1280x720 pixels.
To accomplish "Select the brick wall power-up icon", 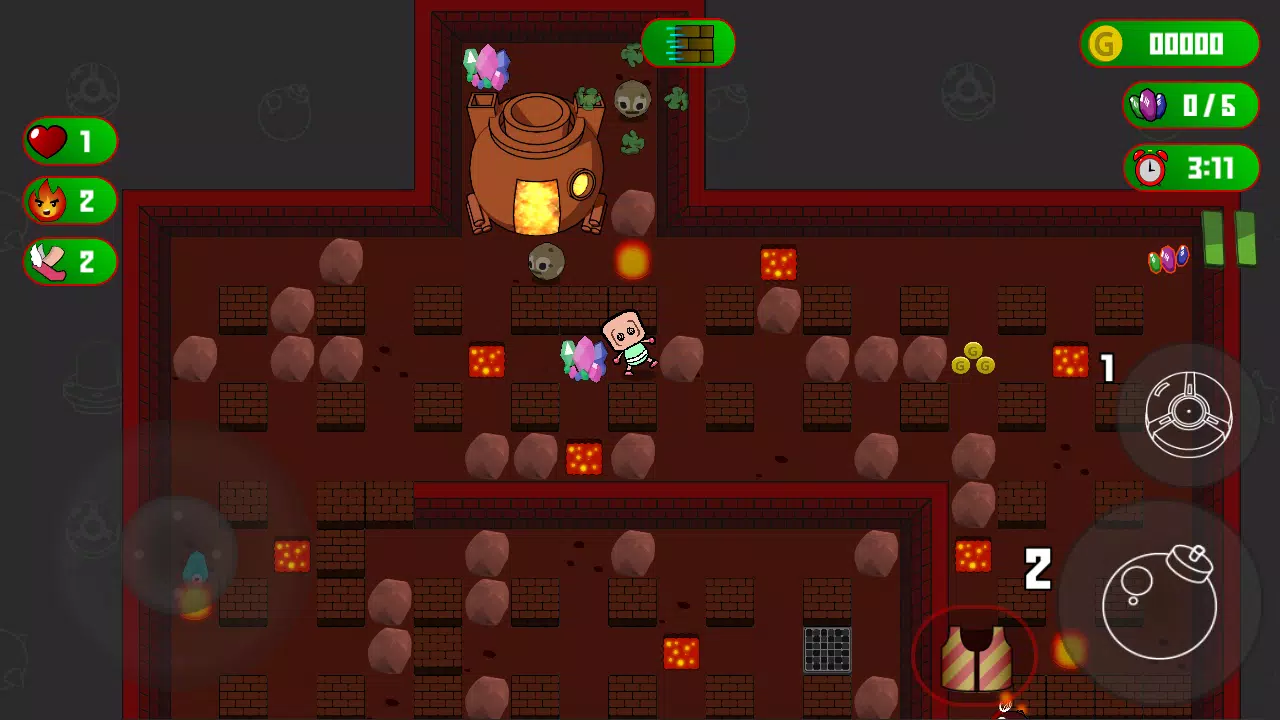I will pos(689,44).
